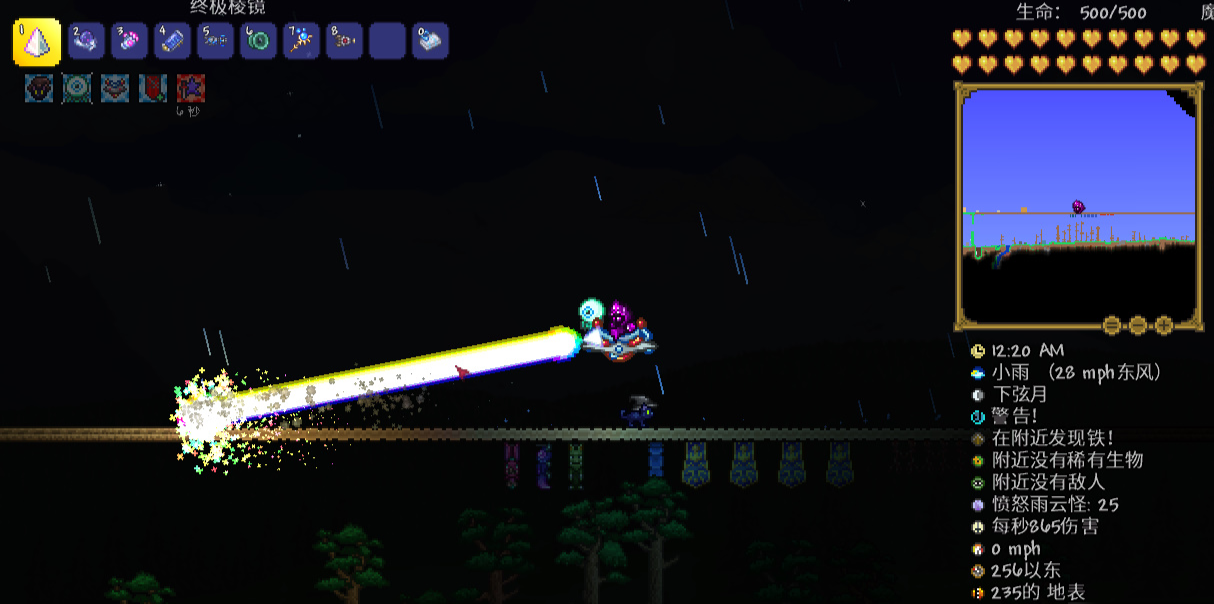Select the green ring item in slot 6
The height and width of the screenshot is (604, 1214).
pyautogui.click(x=259, y=41)
